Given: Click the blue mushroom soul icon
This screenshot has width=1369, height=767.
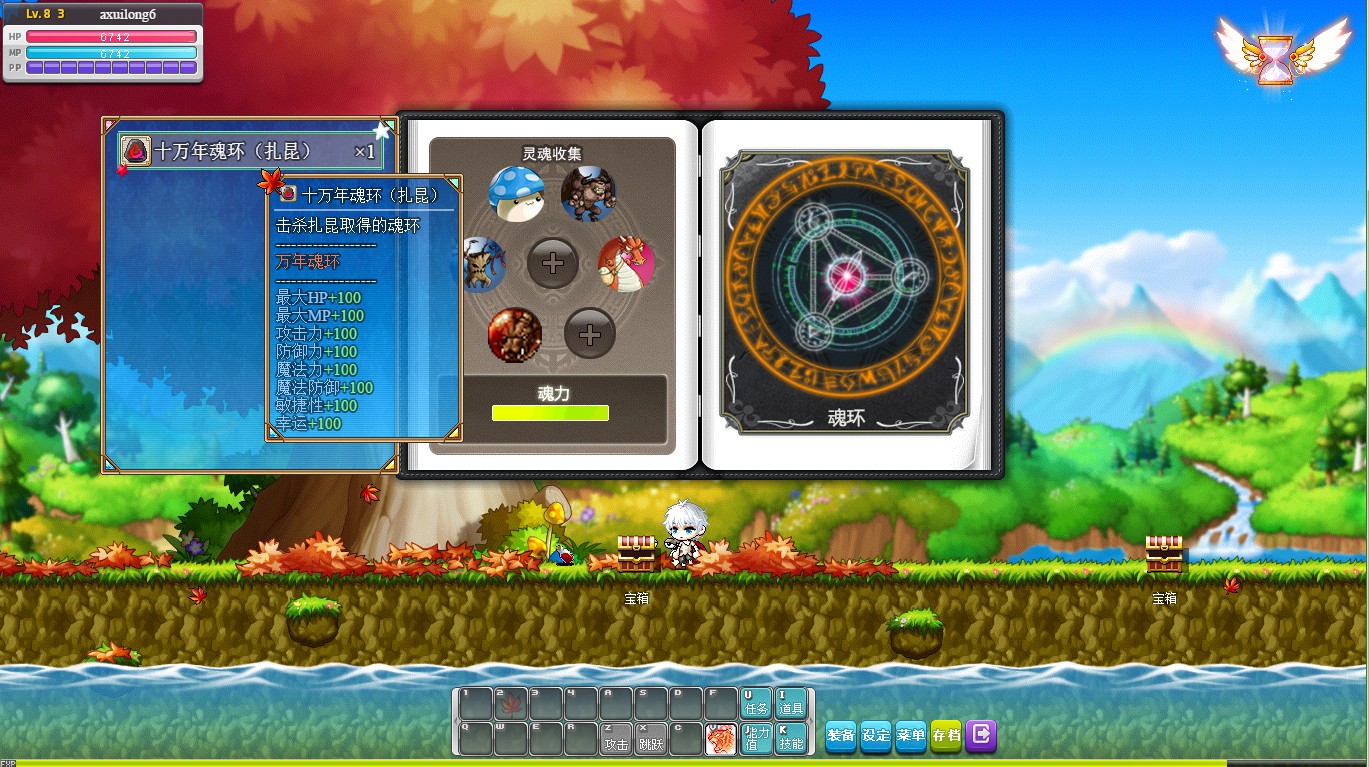Looking at the screenshot, I should click(516, 193).
